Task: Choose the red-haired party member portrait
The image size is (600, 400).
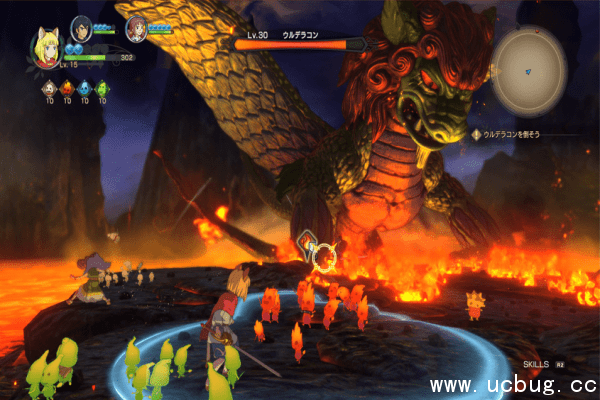Action: [136, 29]
